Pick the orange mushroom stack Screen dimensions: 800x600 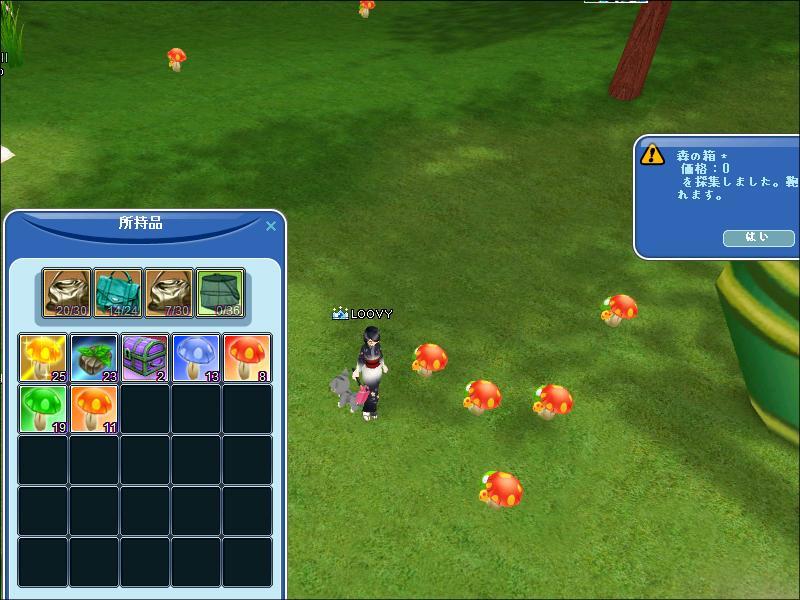click(x=94, y=409)
